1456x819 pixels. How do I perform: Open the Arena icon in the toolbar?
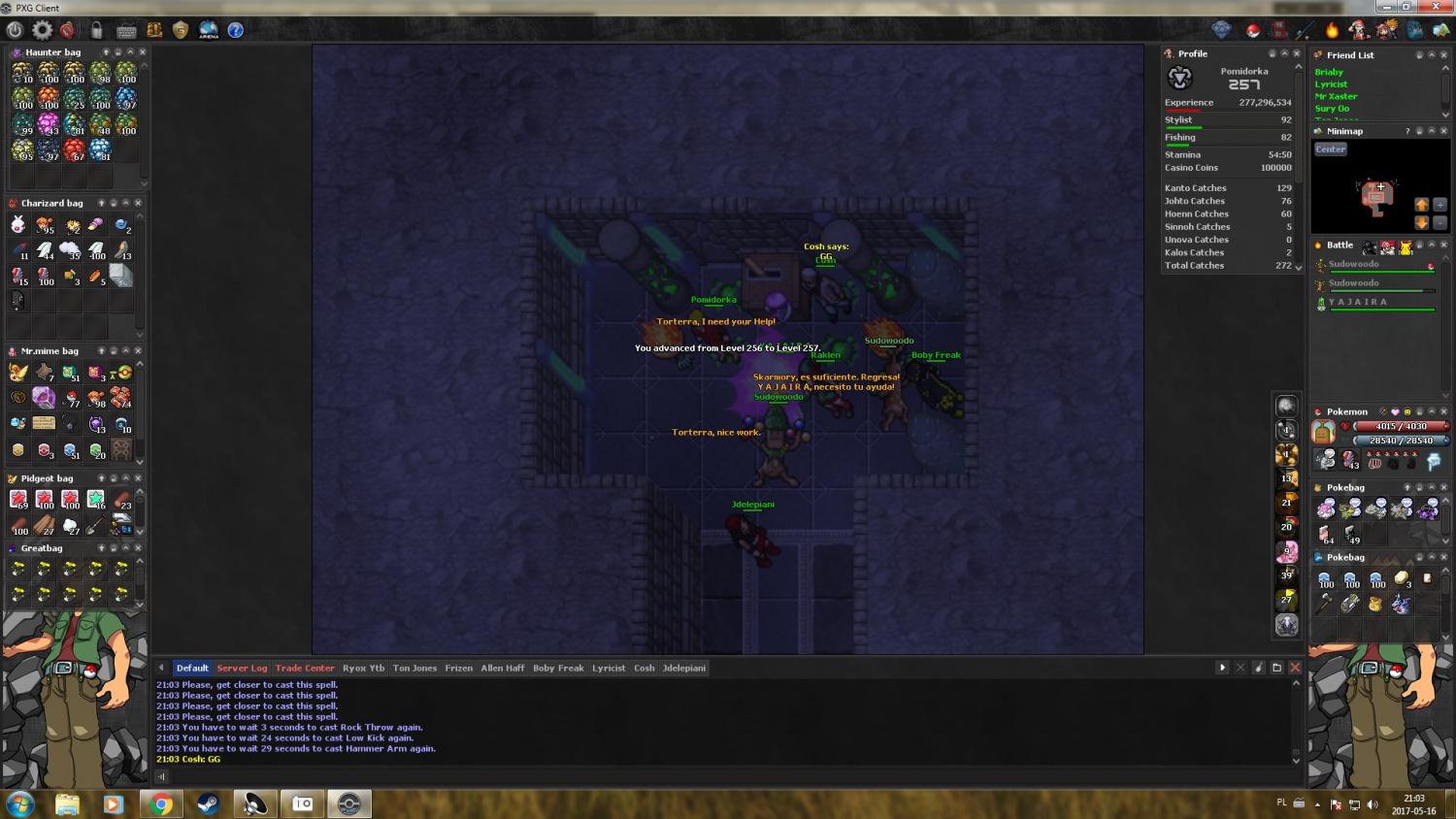[208, 30]
